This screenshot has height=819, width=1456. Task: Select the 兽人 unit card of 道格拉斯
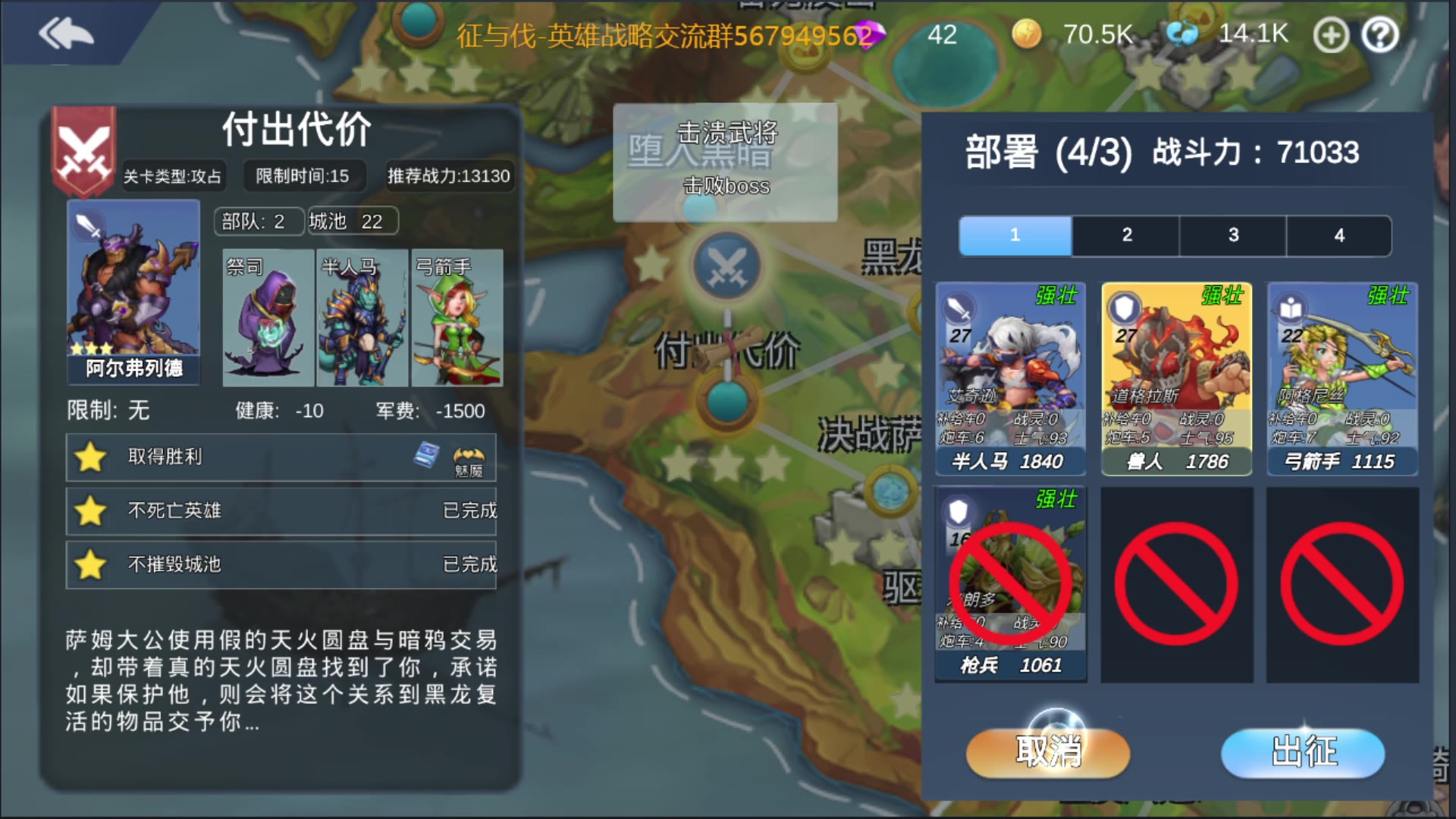point(1176,375)
